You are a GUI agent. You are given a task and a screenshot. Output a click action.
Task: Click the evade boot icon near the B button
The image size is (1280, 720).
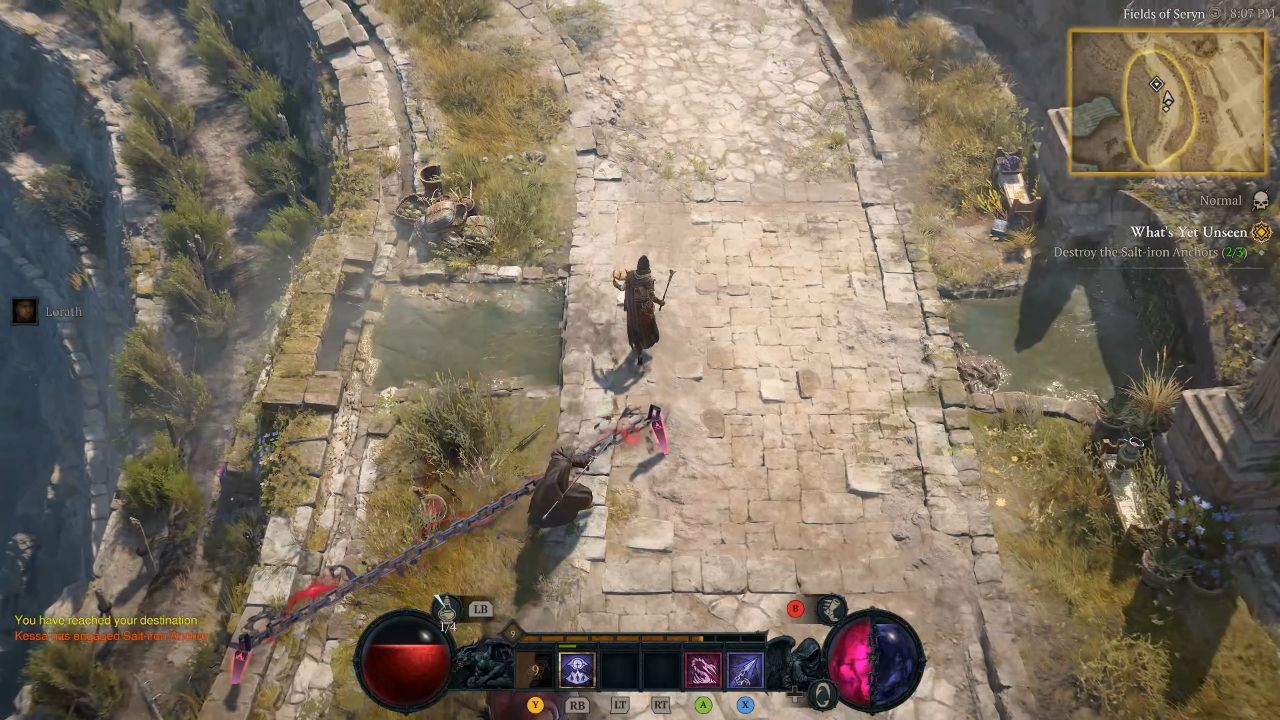click(831, 608)
